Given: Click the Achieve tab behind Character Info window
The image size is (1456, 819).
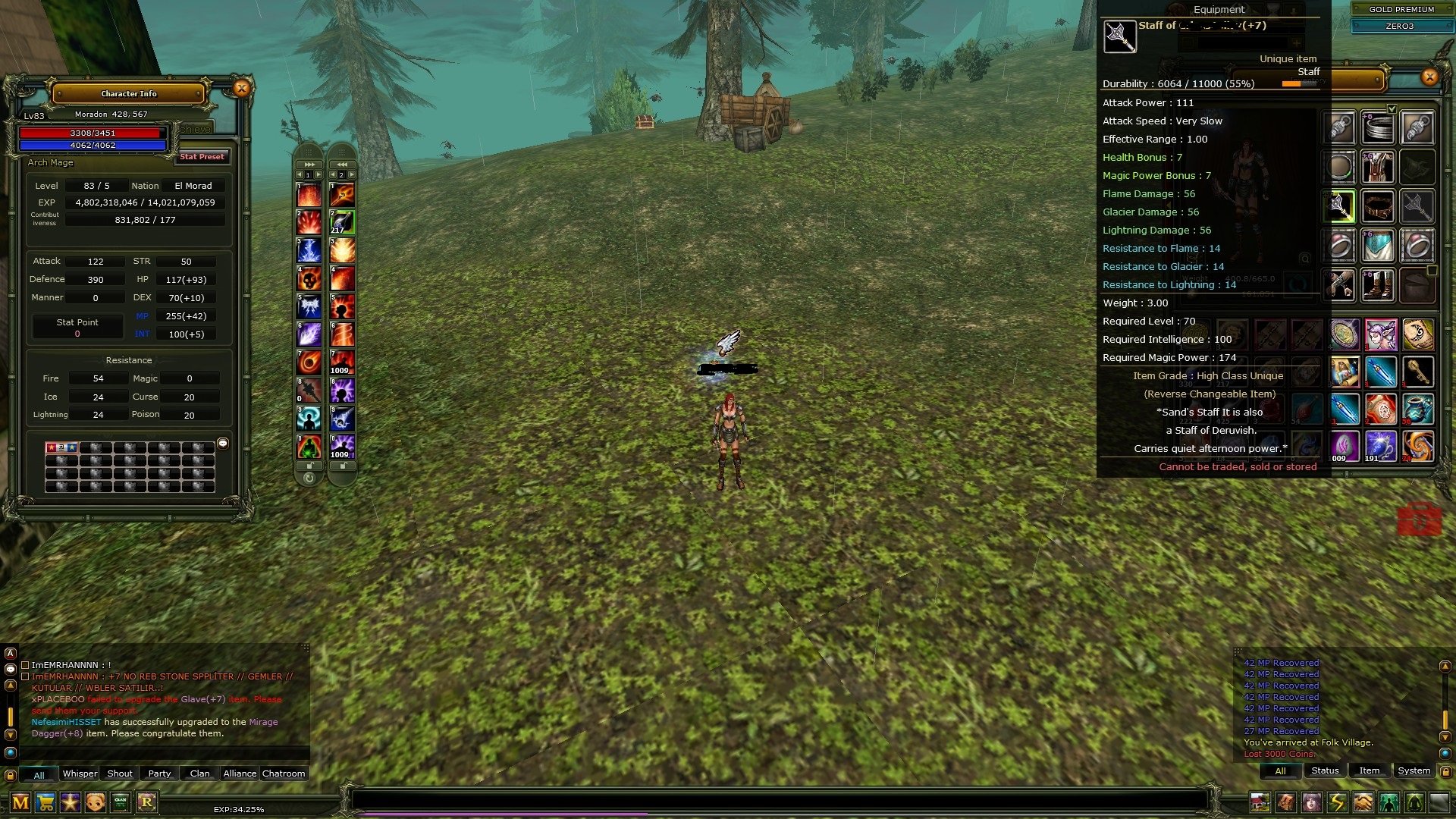Looking at the screenshot, I should pos(194,128).
